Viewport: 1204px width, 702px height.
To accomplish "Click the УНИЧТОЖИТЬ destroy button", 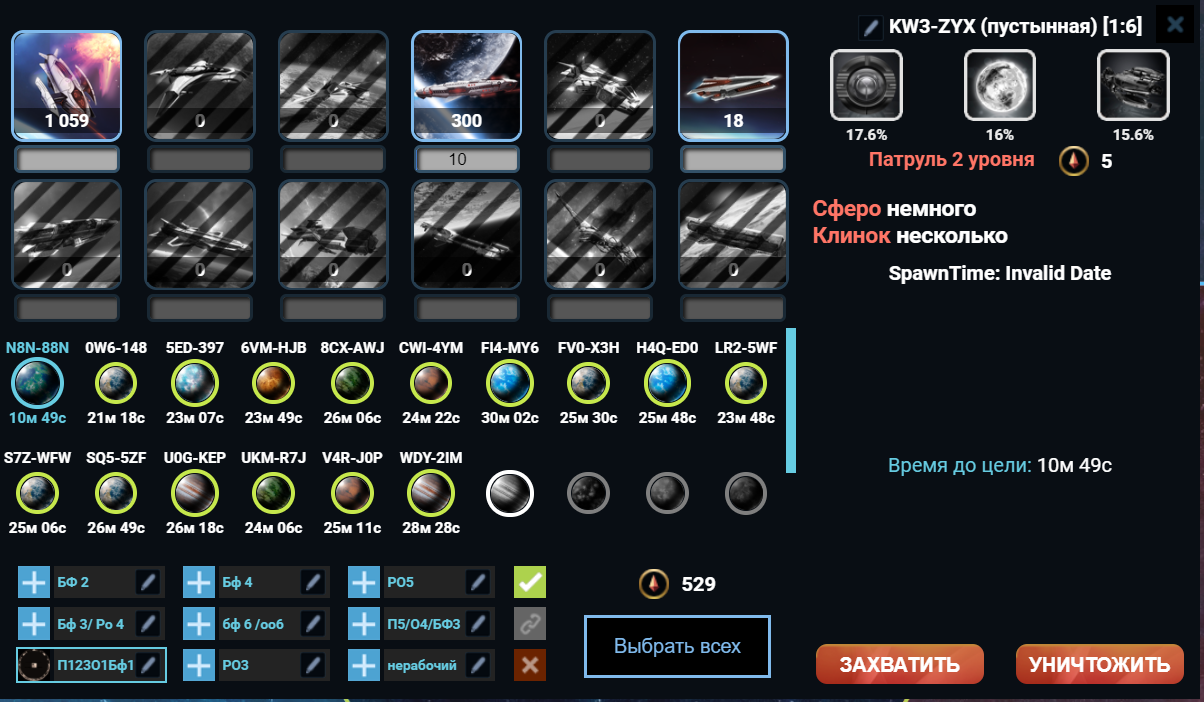I will click(1099, 665).
